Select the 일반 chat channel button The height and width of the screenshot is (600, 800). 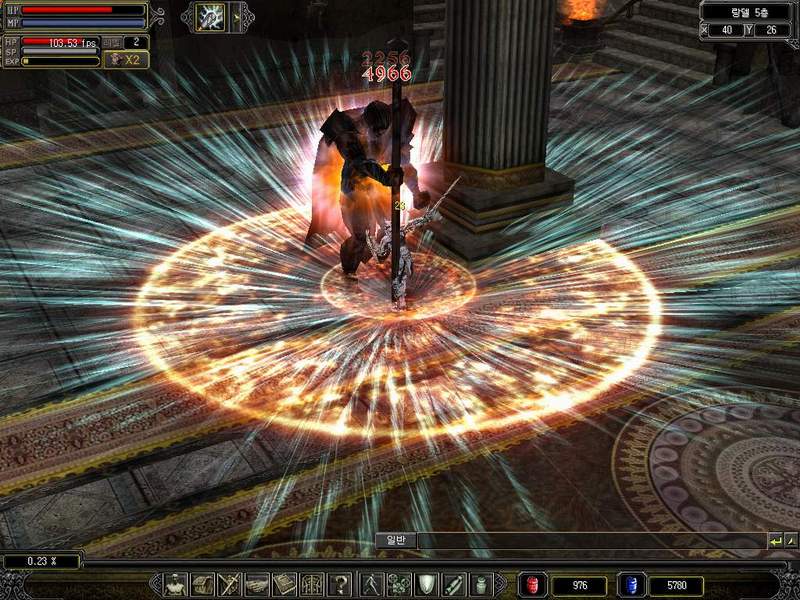pos(394,541)
